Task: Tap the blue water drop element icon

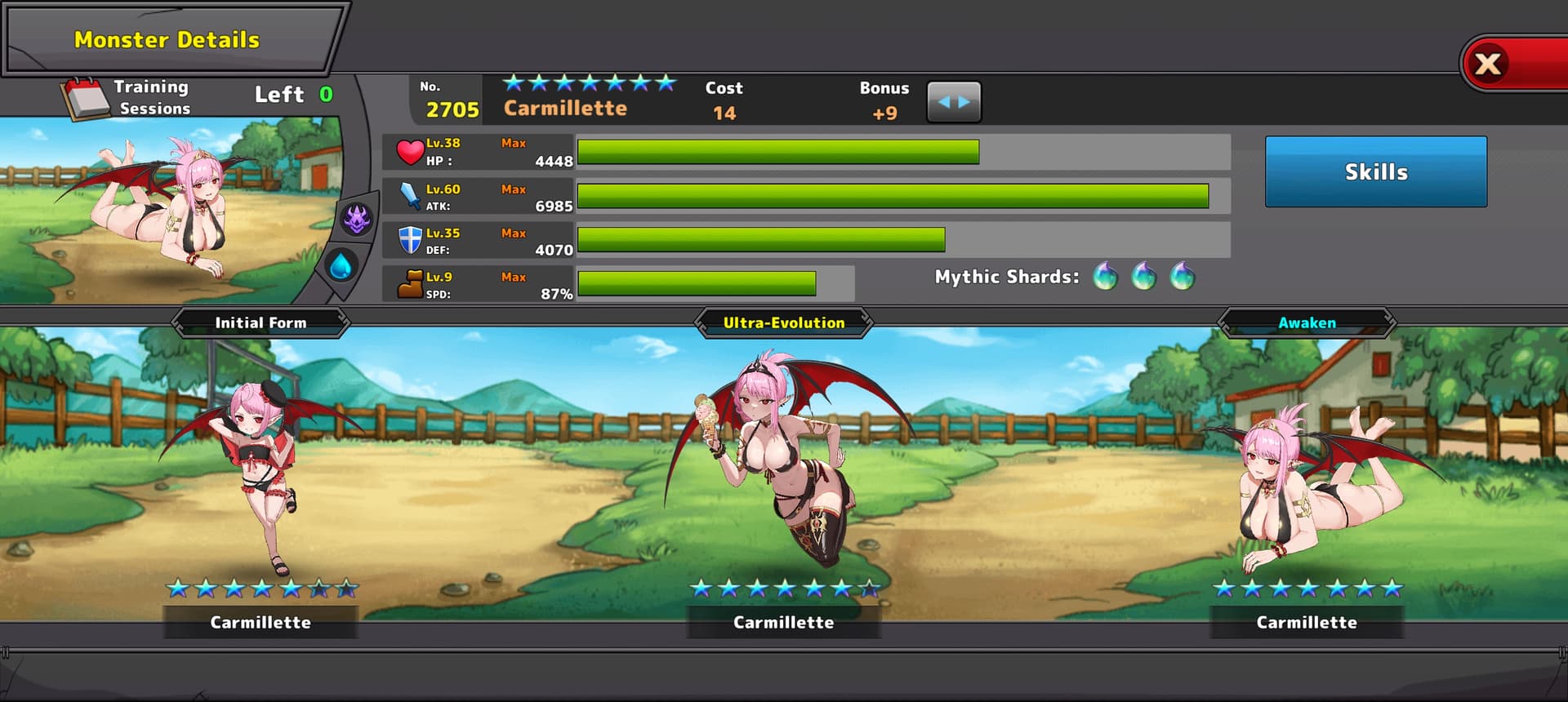Action: tap(341, 265)
